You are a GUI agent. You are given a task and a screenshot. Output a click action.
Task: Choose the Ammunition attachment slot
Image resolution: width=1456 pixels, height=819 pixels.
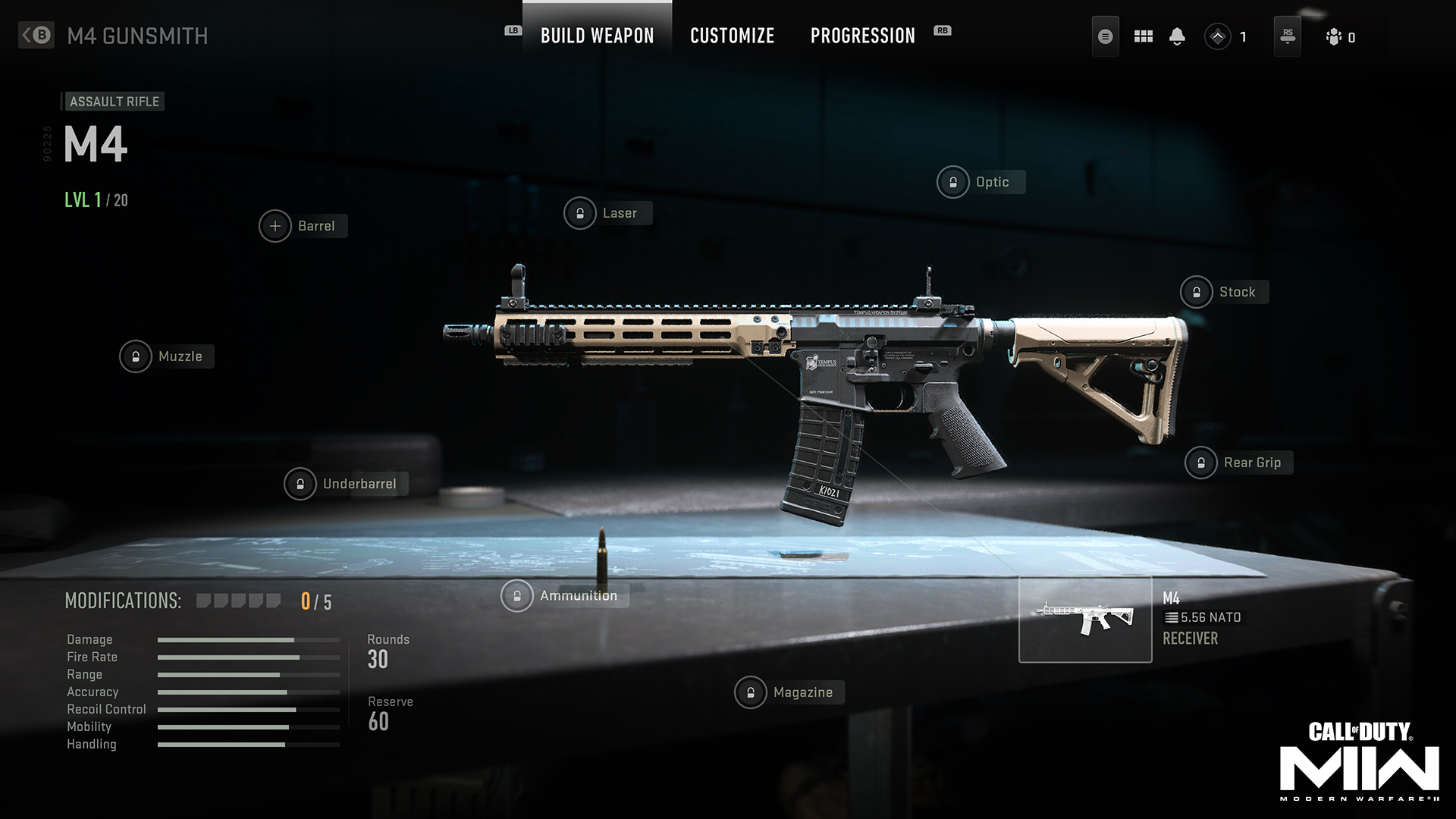pyautogui.click(x=517, y=596)
